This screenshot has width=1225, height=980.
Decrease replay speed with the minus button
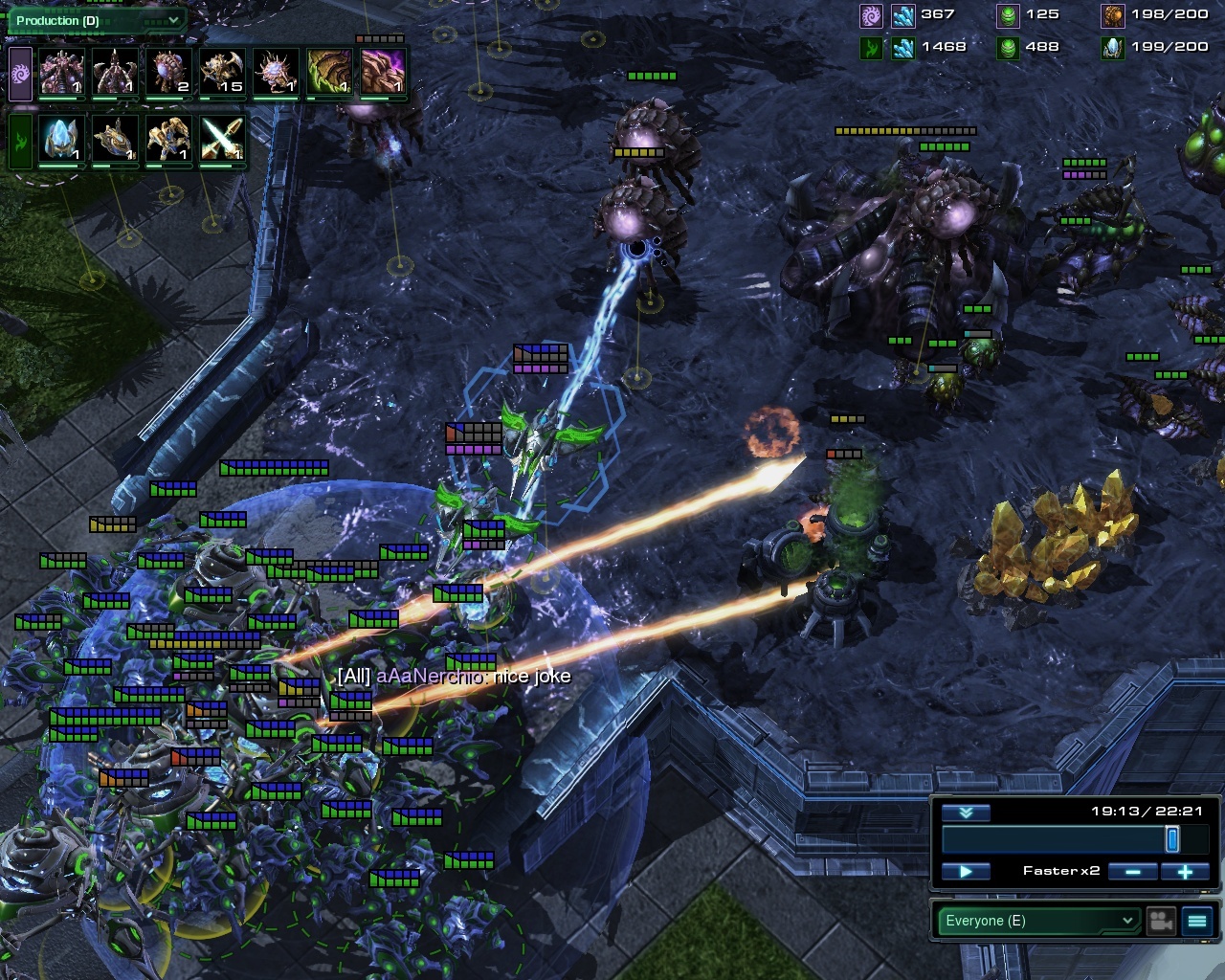(1133, 871)
